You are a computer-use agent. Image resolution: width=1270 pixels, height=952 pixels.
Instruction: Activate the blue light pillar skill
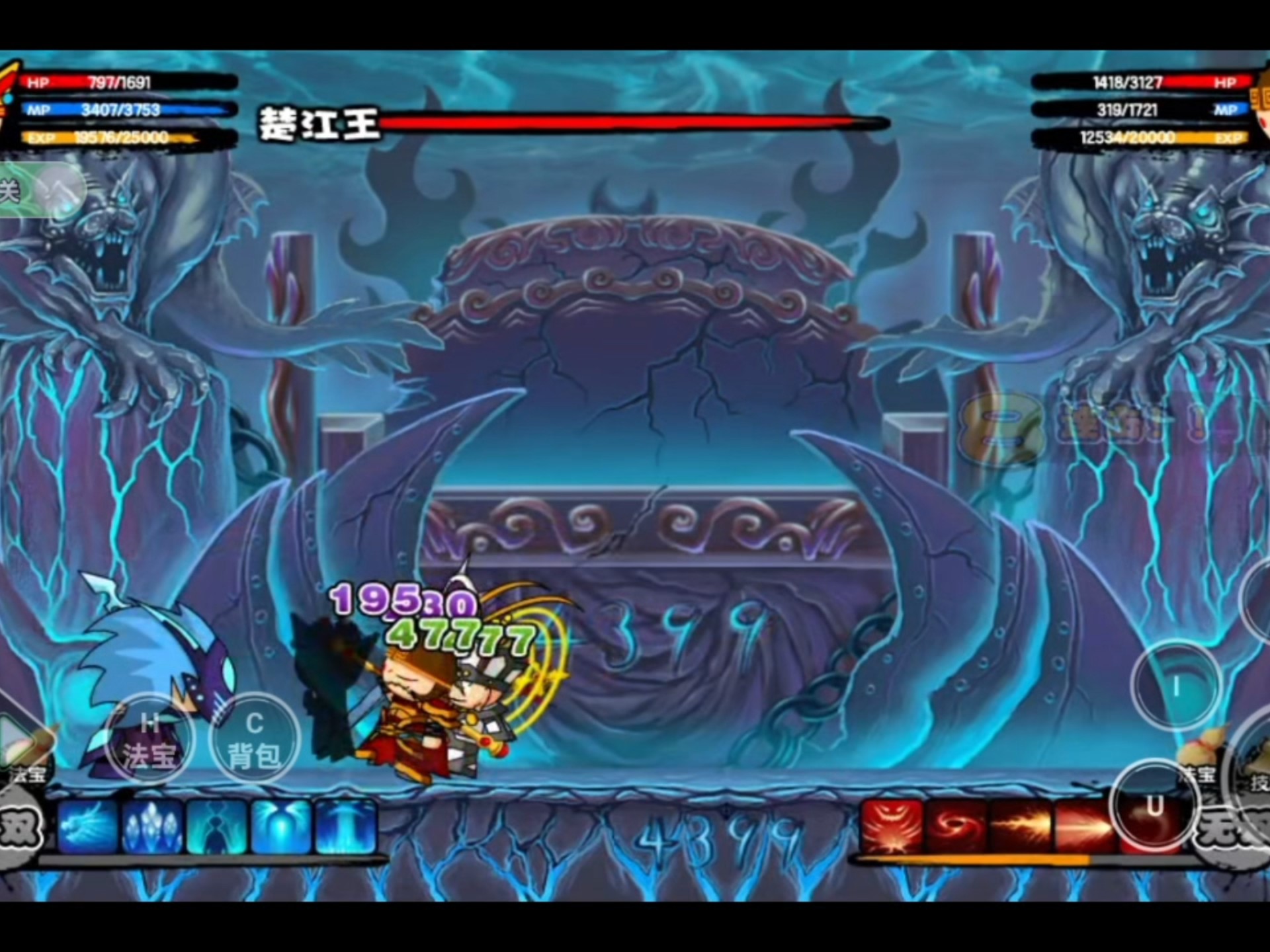click(x=345, y=826)
